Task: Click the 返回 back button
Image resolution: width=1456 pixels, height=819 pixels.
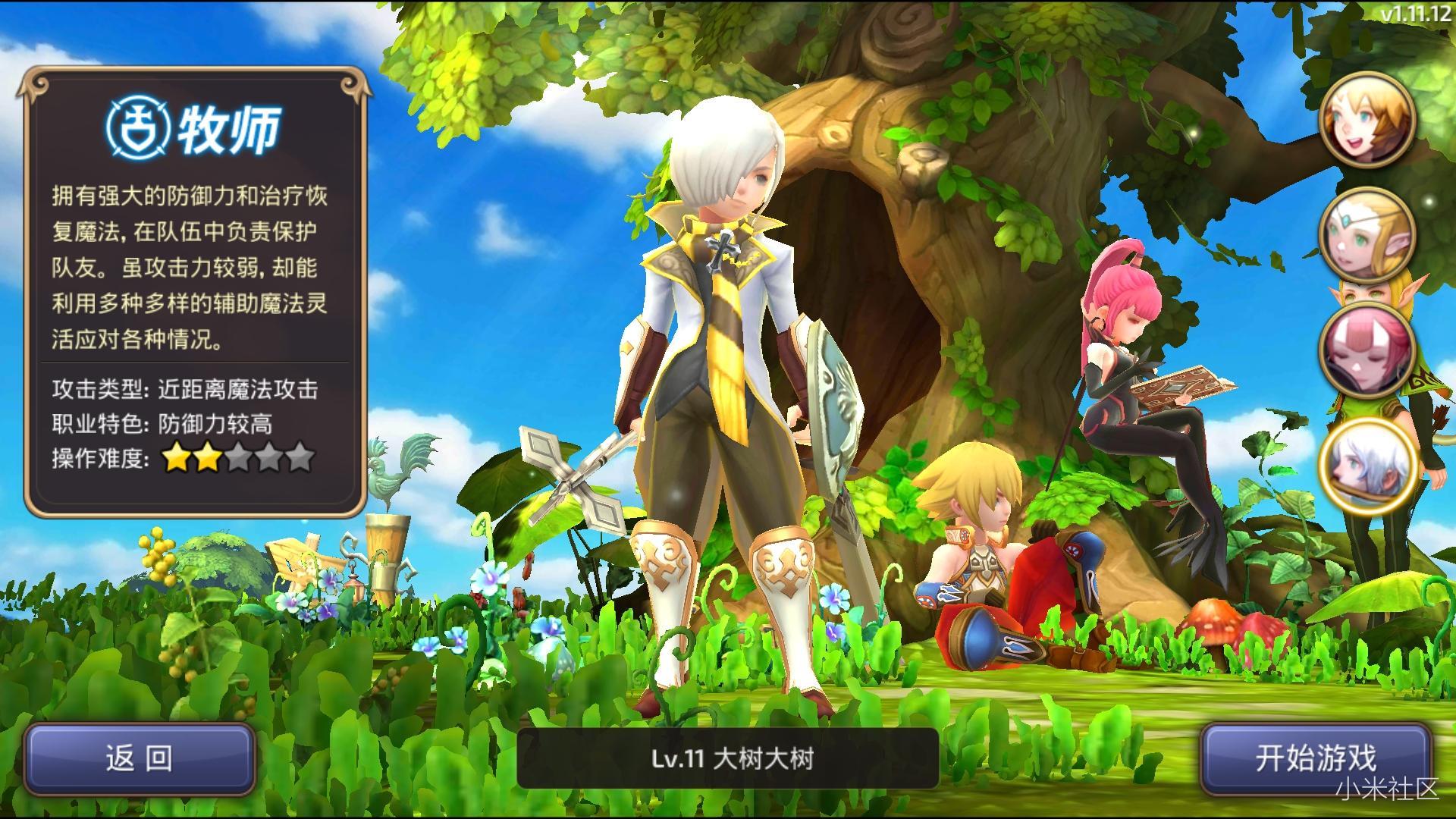Action: [x=140, y=758]
